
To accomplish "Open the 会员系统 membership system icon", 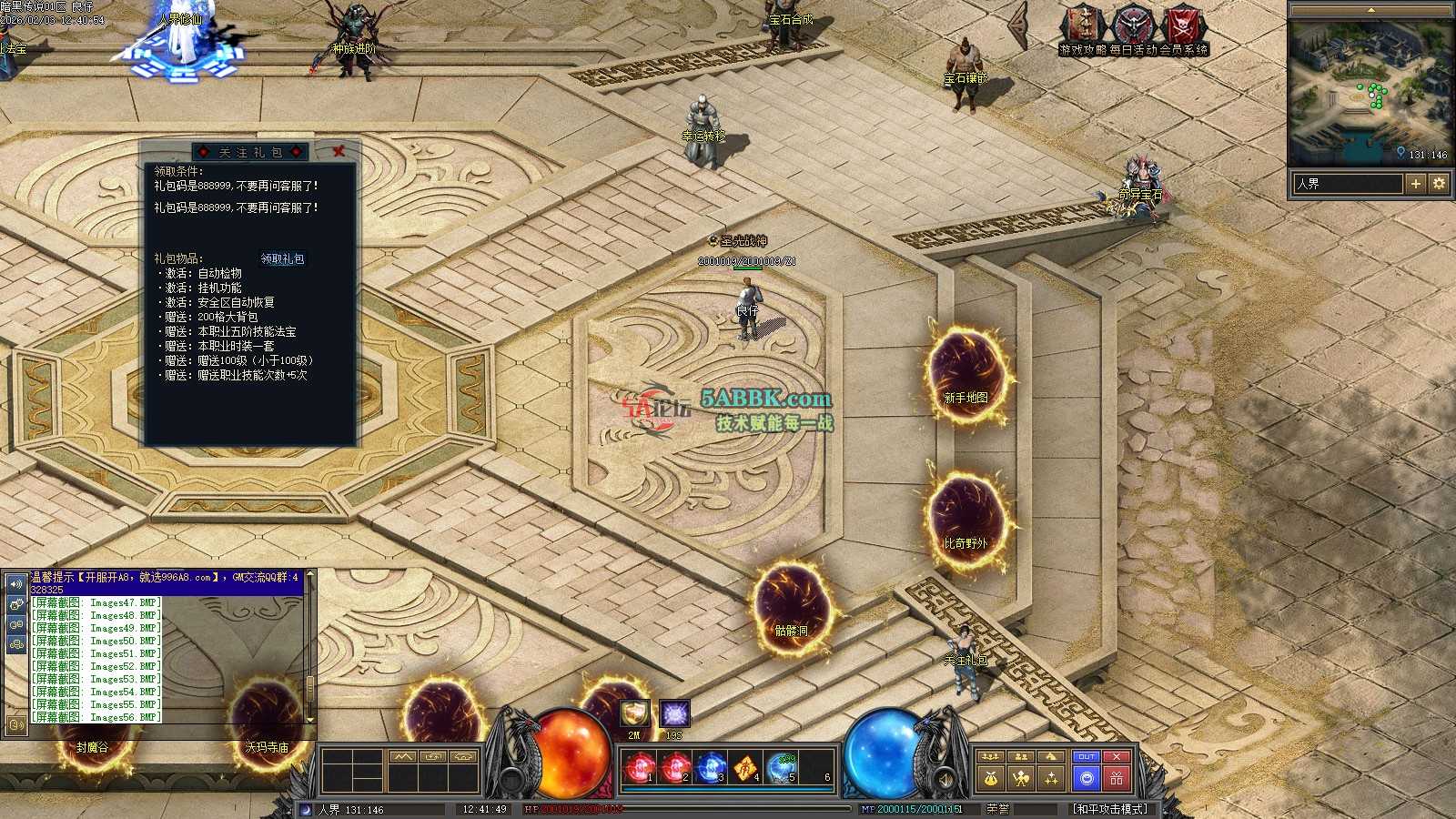I will coord(1184,29).
